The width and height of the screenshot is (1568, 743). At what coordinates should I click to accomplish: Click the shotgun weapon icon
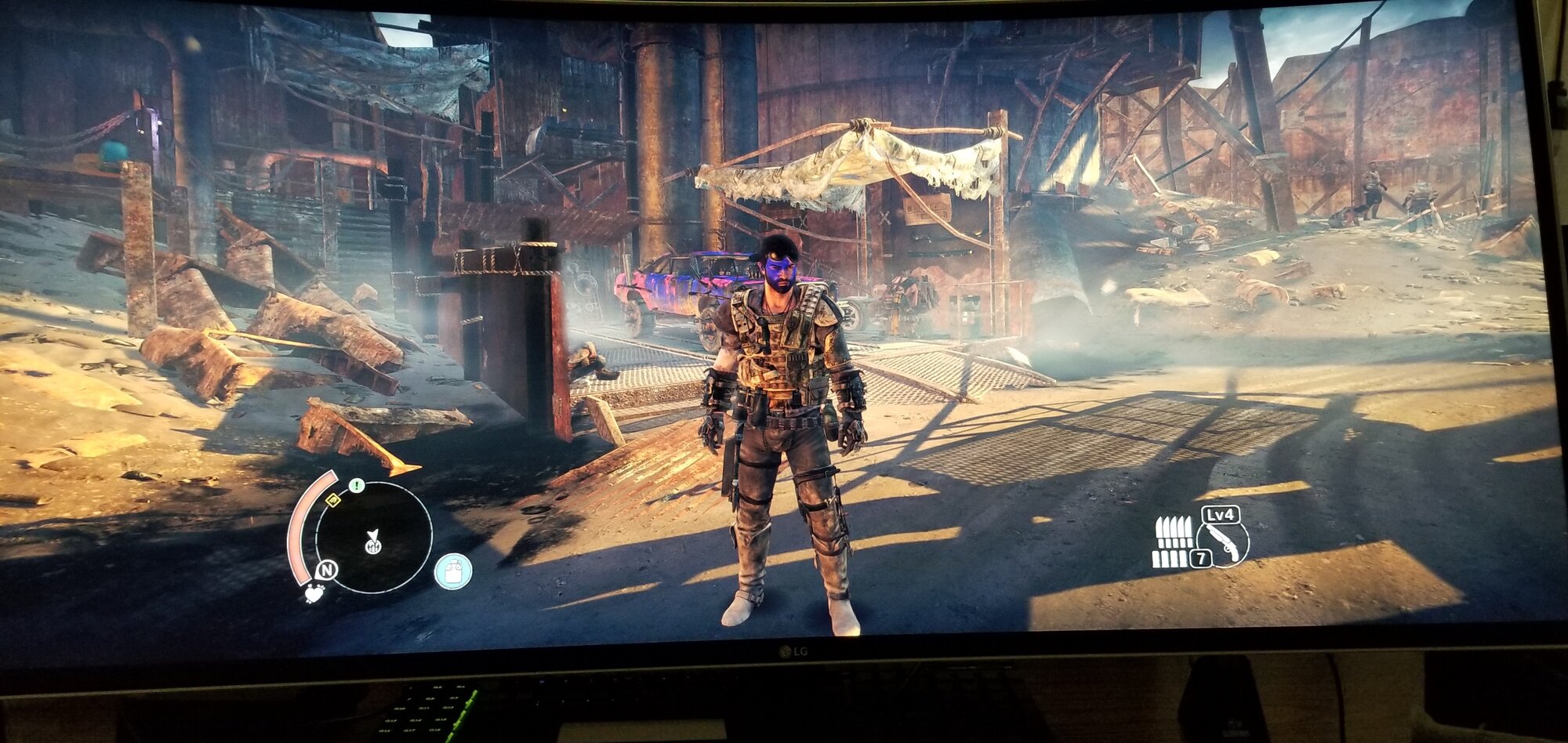pyautogui.click(x=1223, y=541)
